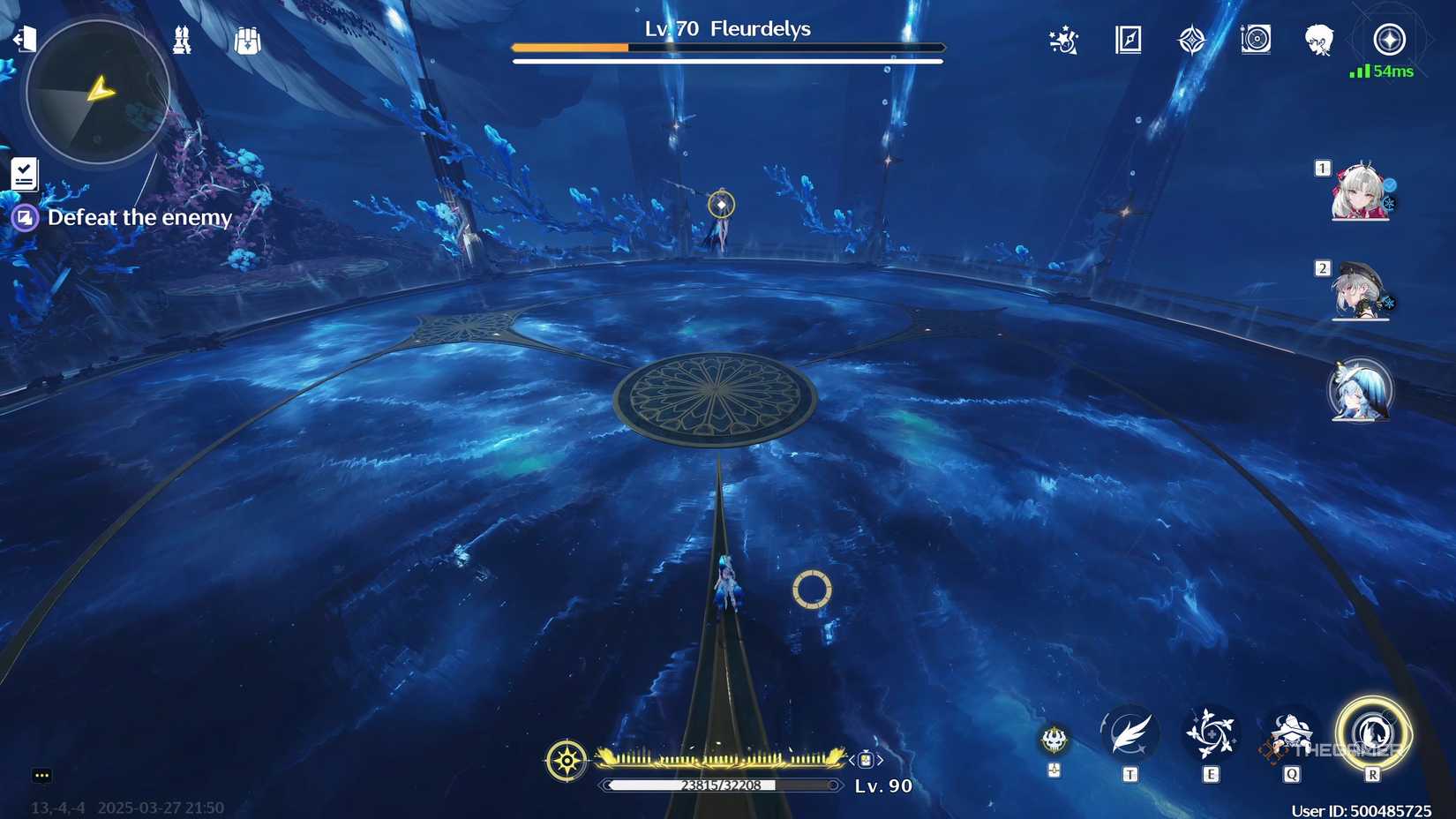The height and width of the screenshot is (819, 1456).
Task: Toggle the quest tracker checklist icon
Action: click(x=24, y=174)
